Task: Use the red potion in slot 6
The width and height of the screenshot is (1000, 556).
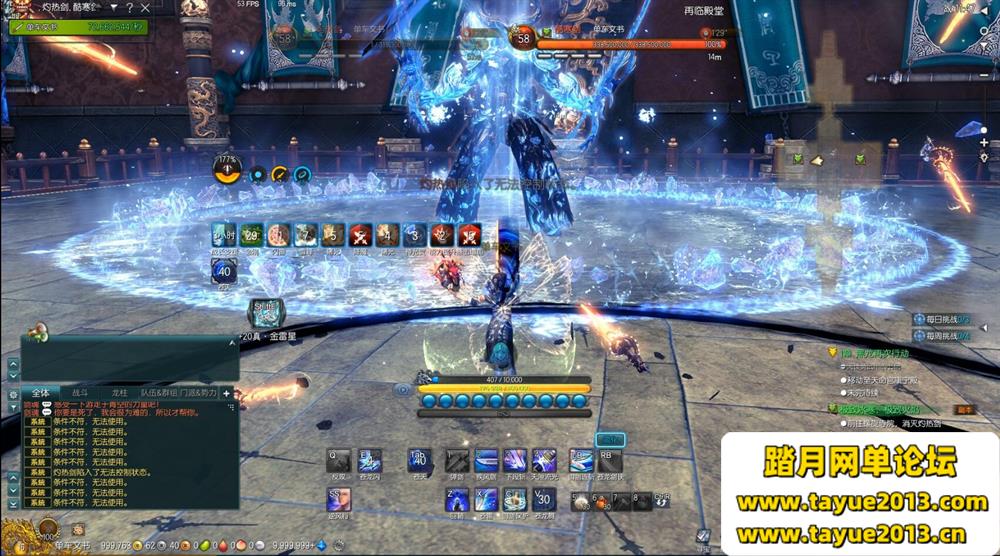Action: pyautogui.click(x=603, y=500)
